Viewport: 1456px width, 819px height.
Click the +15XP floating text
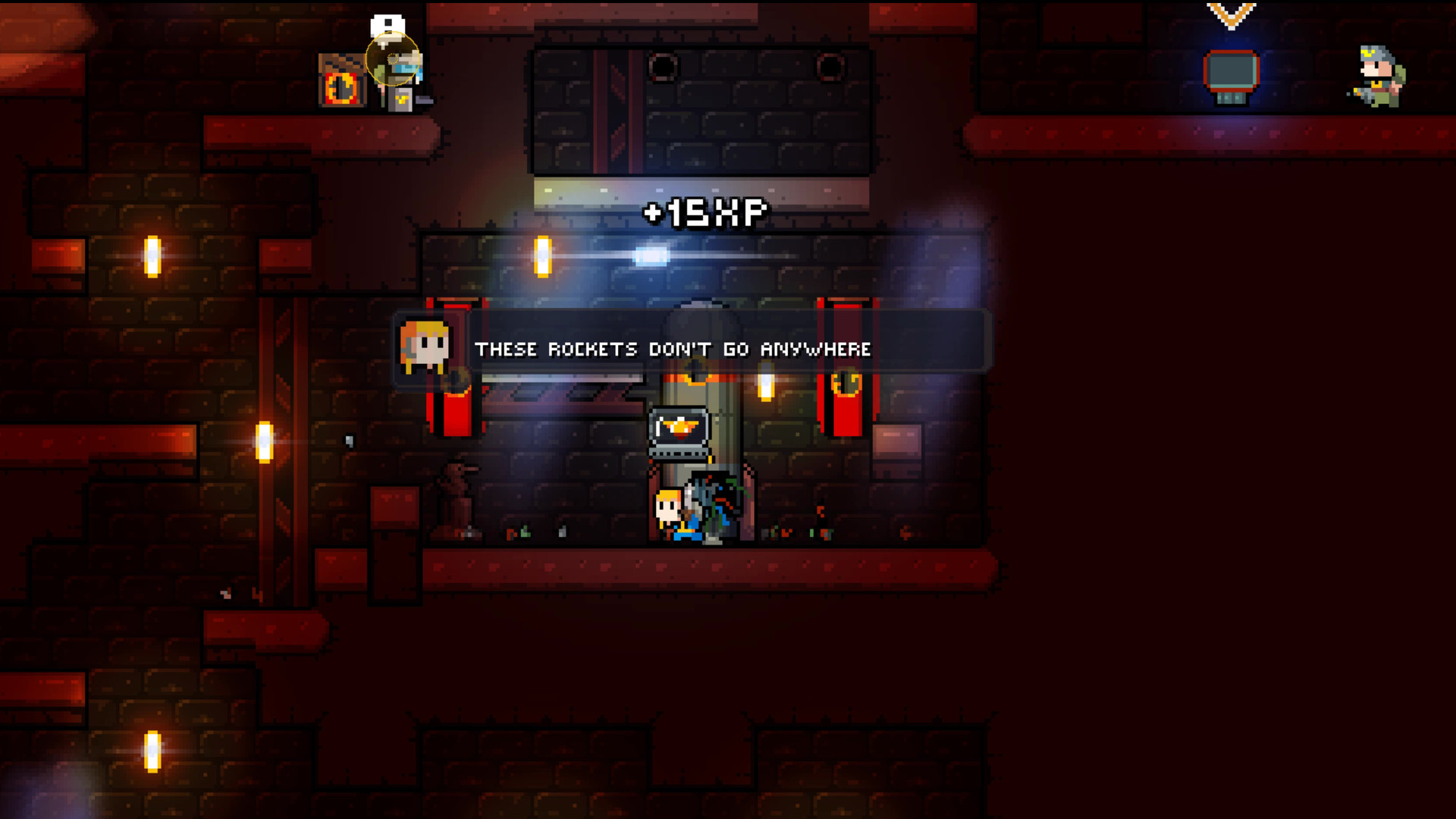point(706,212)
